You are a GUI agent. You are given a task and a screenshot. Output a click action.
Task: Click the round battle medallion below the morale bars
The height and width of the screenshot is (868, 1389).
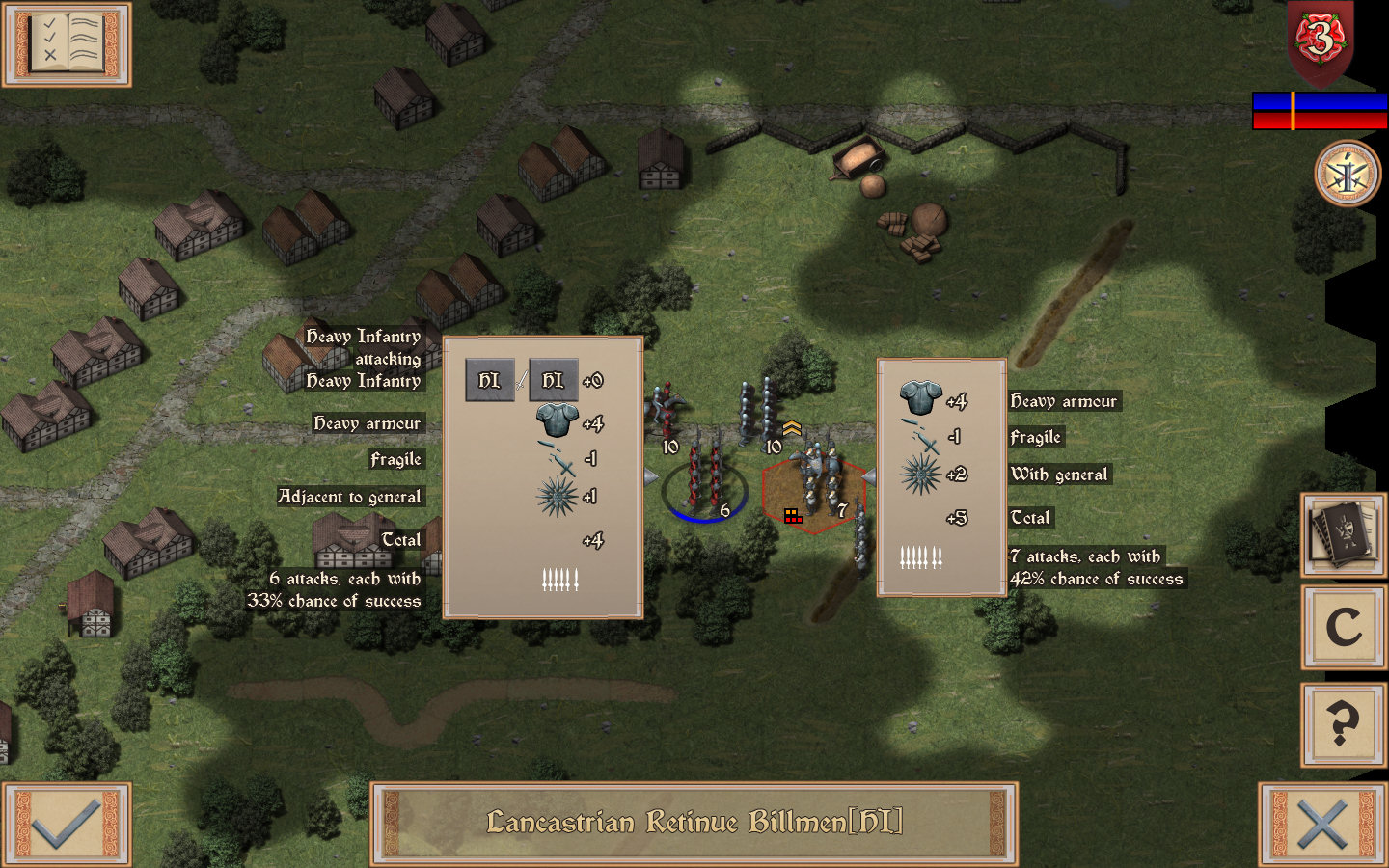(1348, 174)
